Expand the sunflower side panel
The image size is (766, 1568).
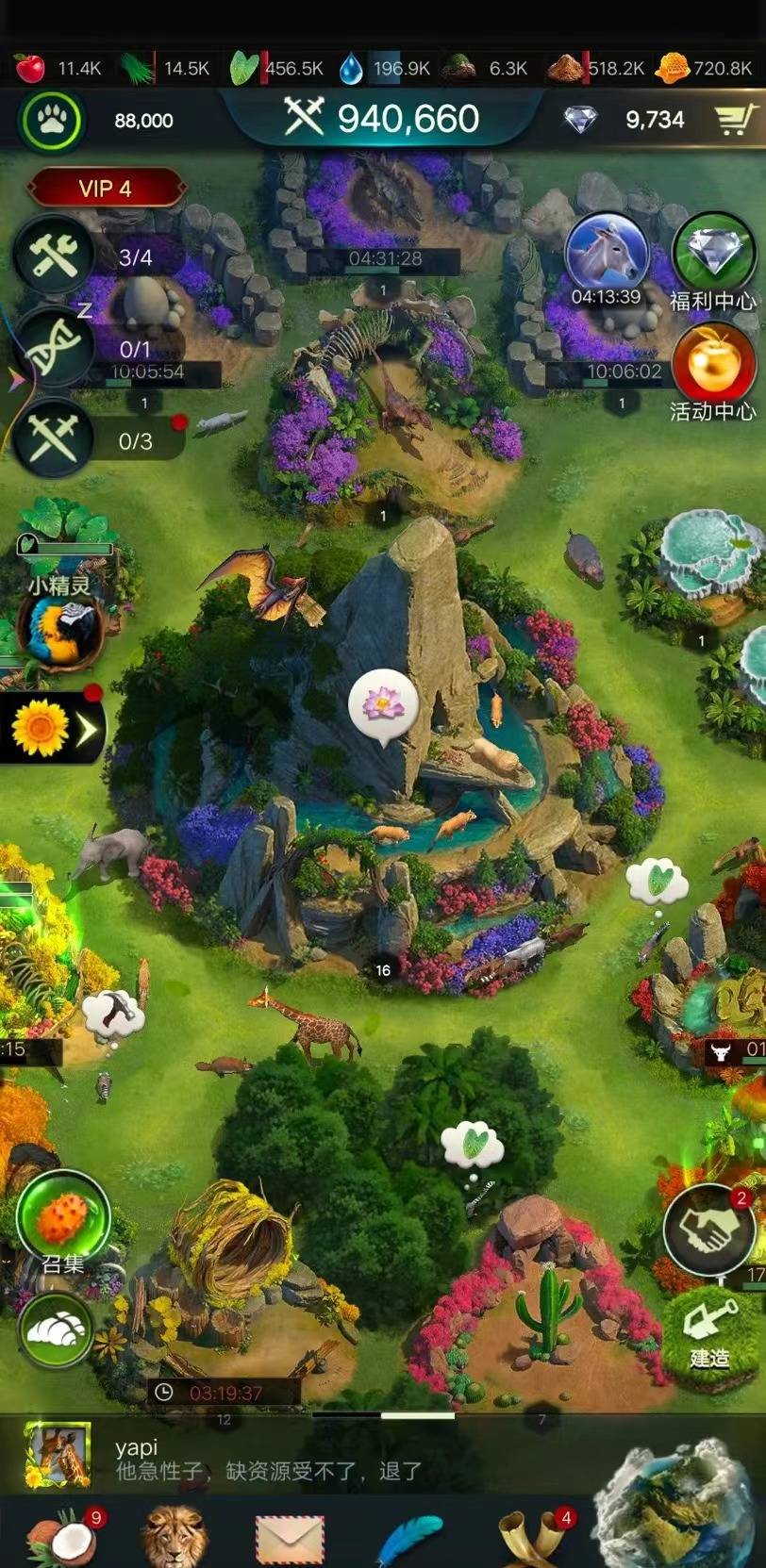coord(53,728)
